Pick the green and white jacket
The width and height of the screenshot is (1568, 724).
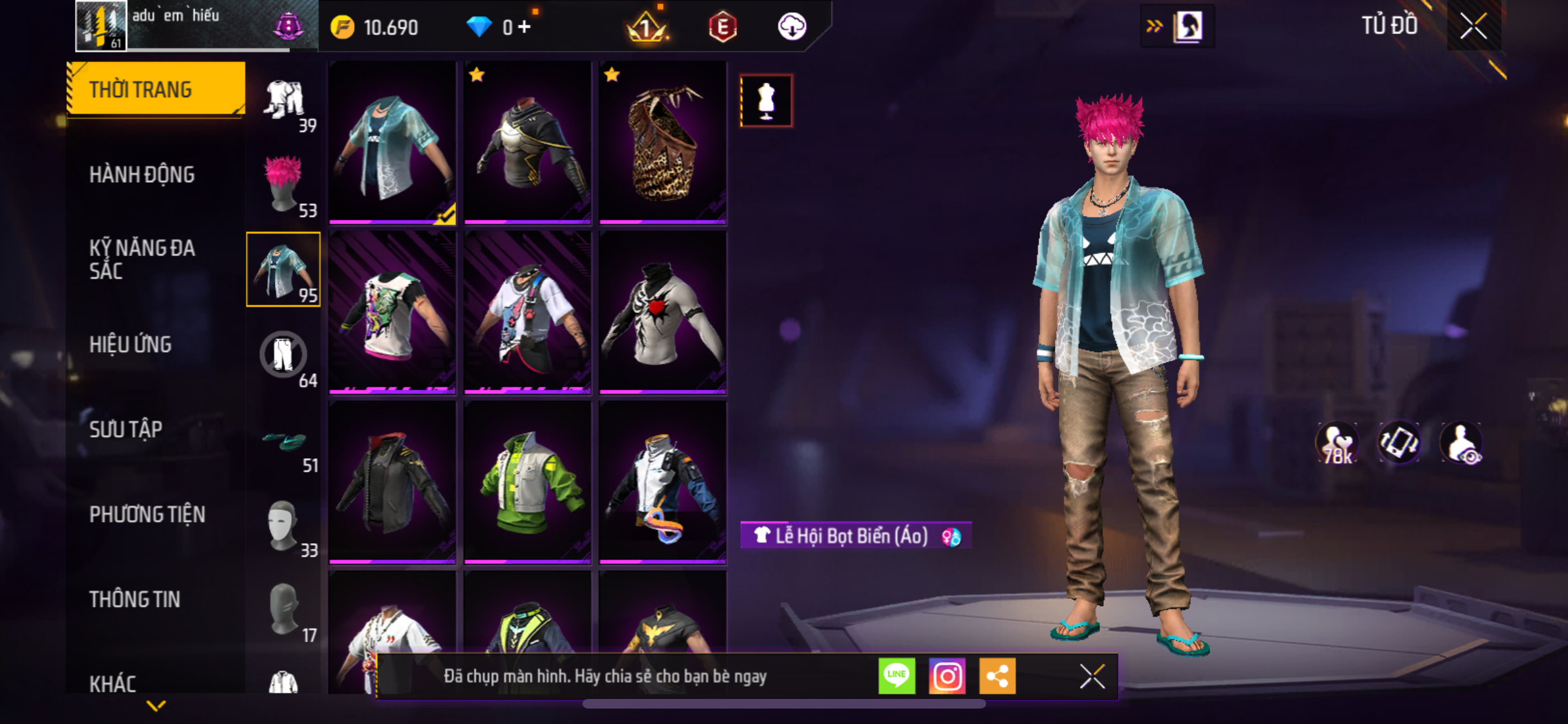527,483
